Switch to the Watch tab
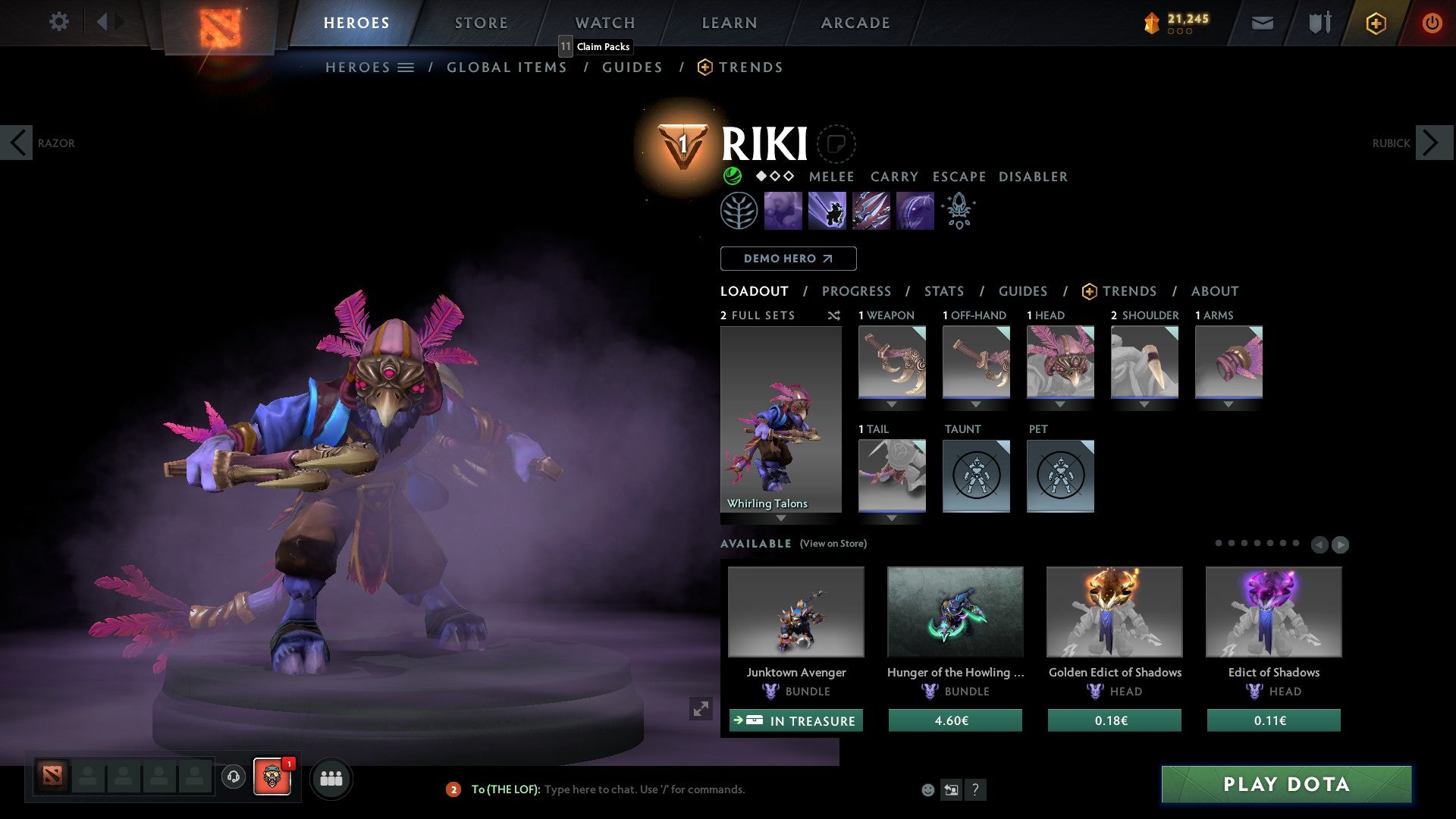 tap(604, 23)
